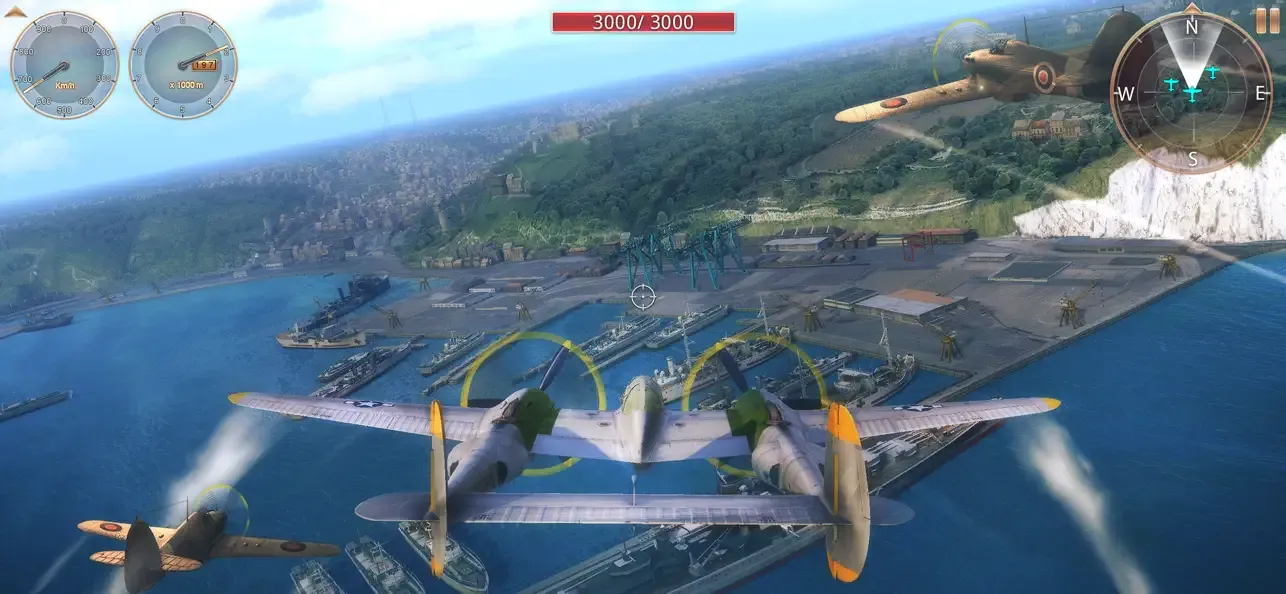Tap the x1000 m altimeter gauge
The height and width of the screenshot is (594, 1286).
click(183, 65)
